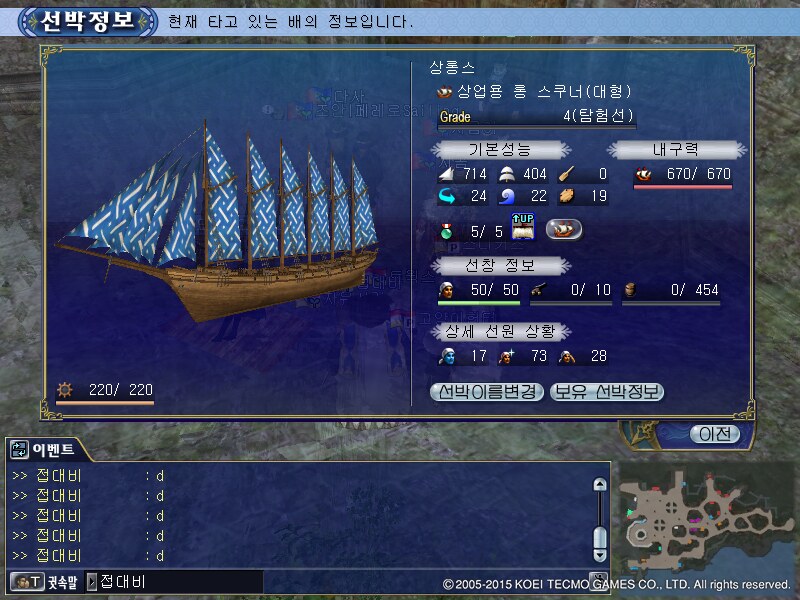Image resolution: width=800 pixels, height=600 pixels.
Task: Select the crew count sailor icon
Action: coord(446,290)
